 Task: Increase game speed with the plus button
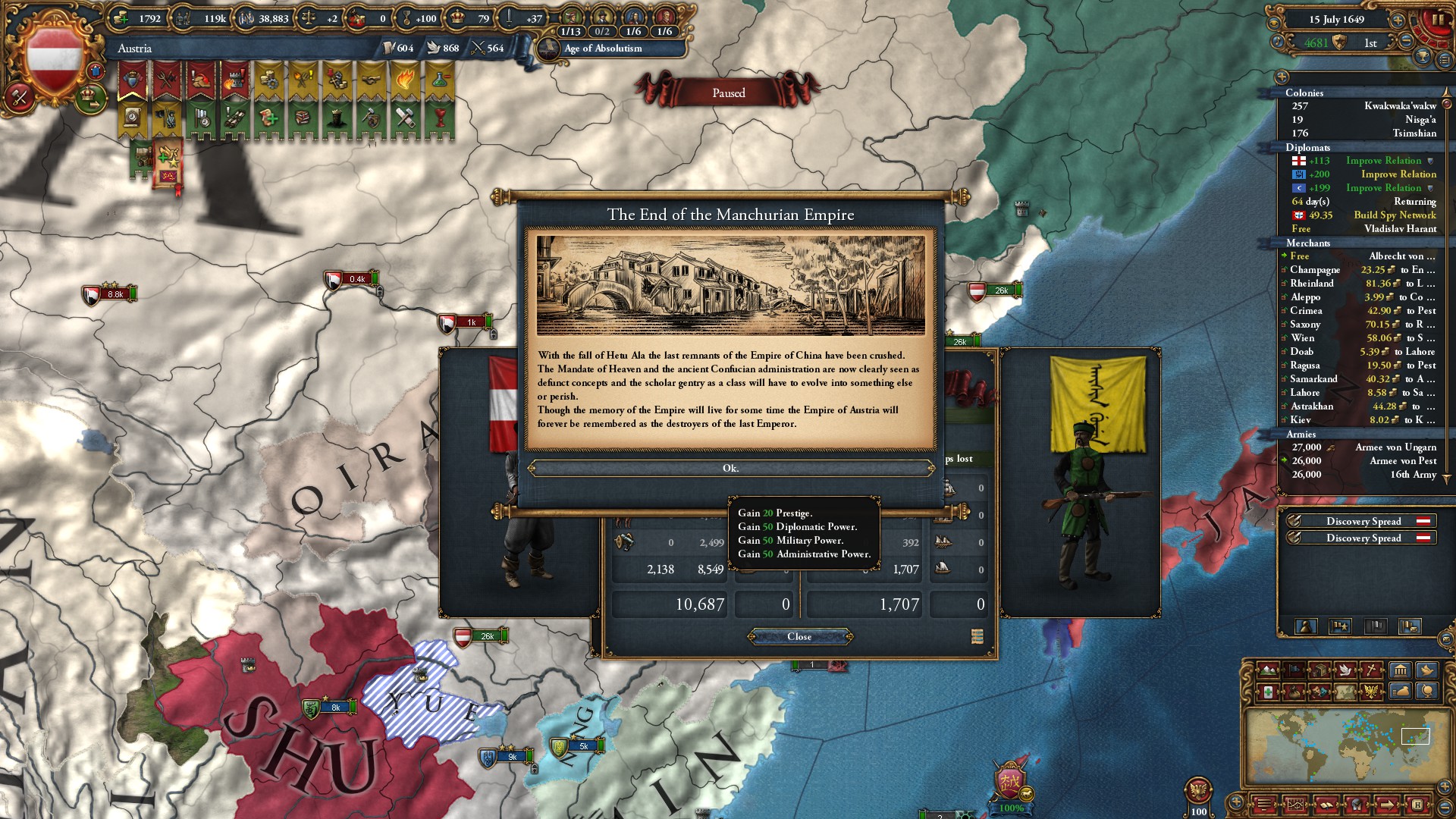tap(1397, 20)
